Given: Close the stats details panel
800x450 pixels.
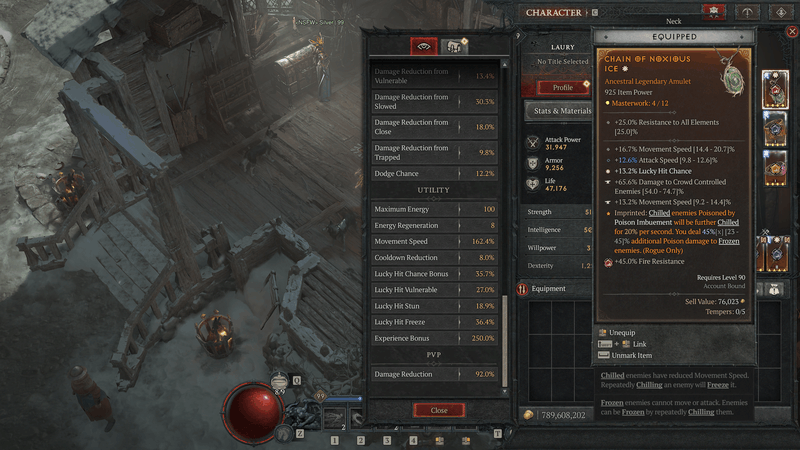Looking at the screenshot, I should 439,410.
